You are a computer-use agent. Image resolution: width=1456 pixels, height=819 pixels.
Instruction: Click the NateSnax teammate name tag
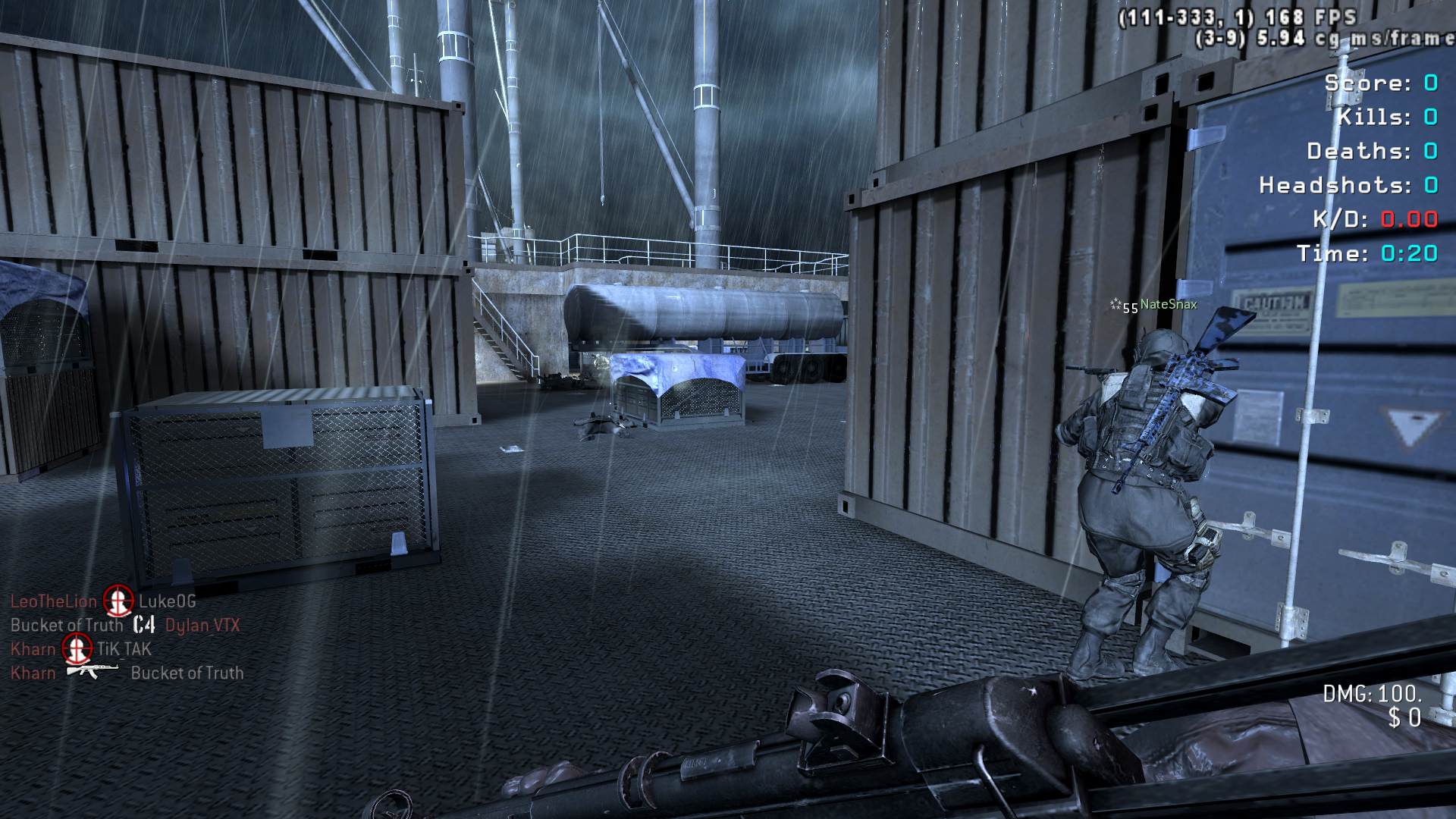click(1168, 304)
